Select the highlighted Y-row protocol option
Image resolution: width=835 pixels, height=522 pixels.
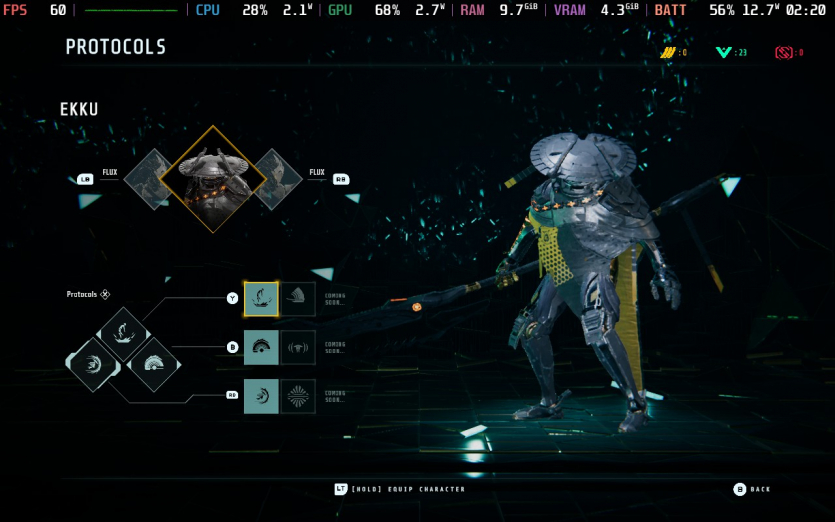click(x=261, y=298)
